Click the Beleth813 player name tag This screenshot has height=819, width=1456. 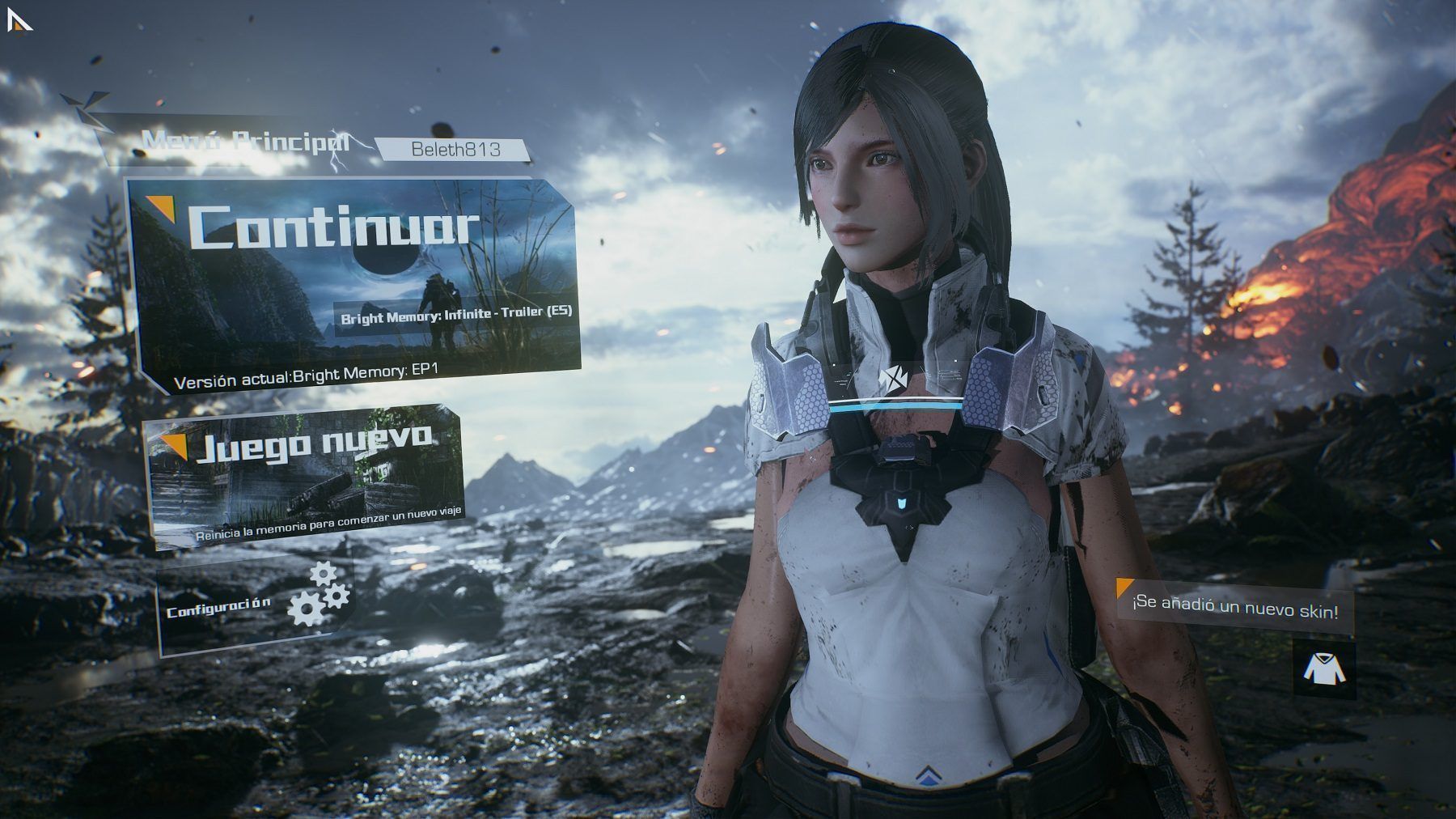pyautogui.click(x=455, y=150)
